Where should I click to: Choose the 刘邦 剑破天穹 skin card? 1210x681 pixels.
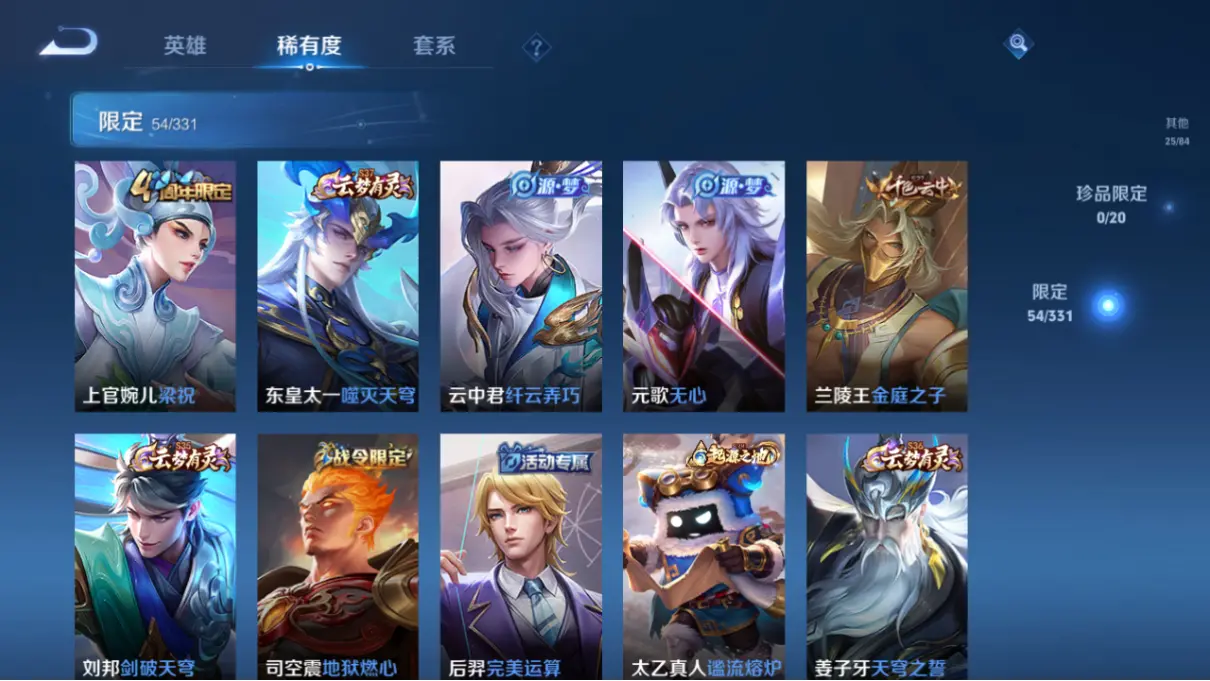click(155, 556)
